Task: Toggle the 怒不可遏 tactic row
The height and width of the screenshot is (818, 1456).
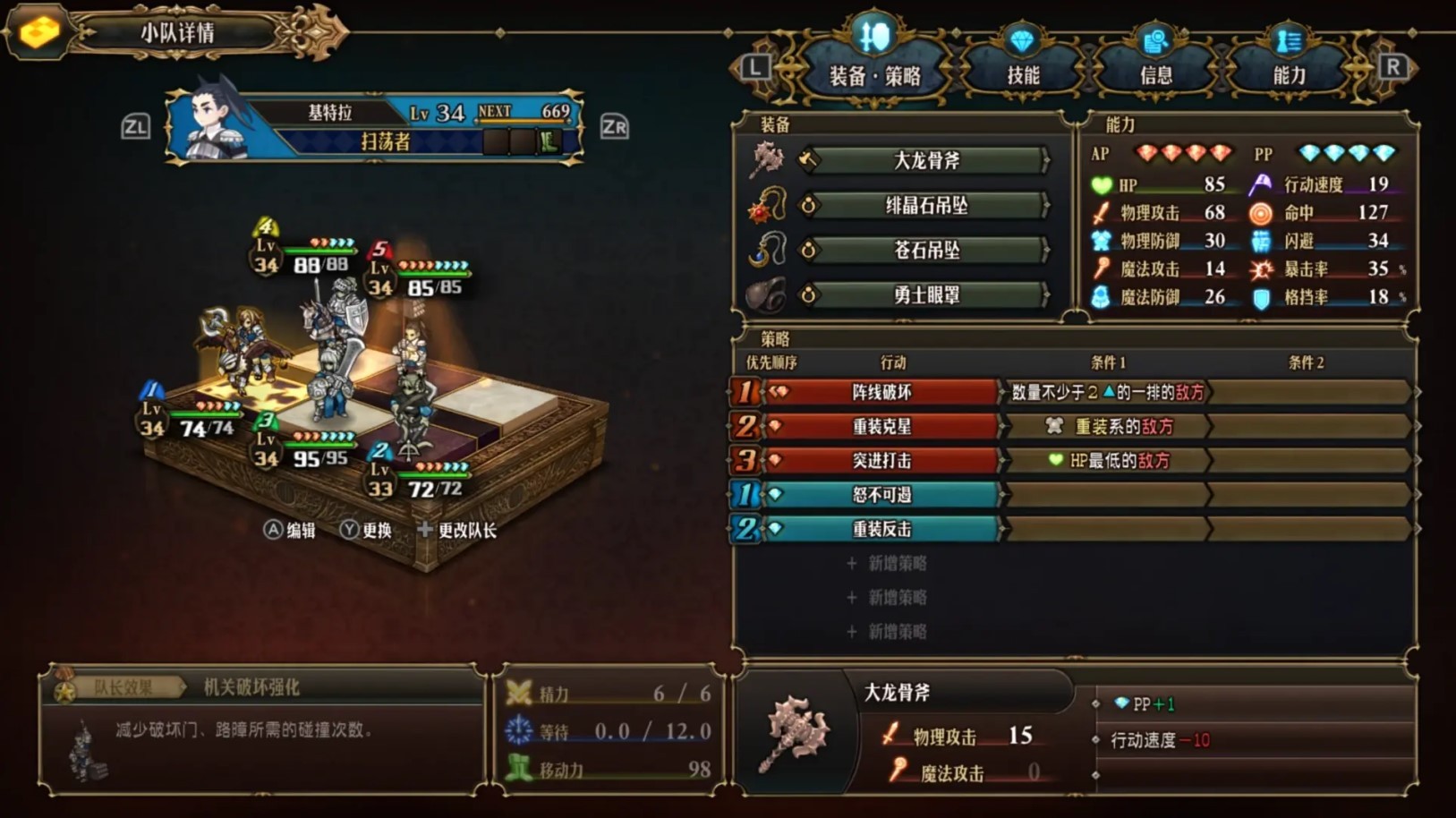Action: [884, 495]
